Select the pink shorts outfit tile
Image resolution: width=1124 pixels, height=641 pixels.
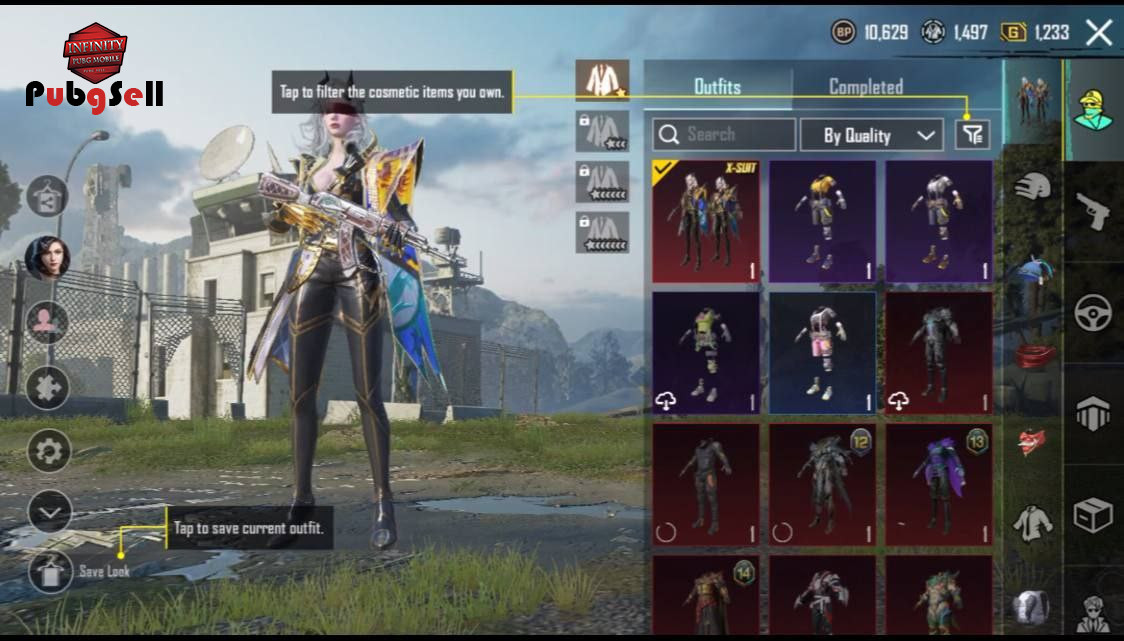822,353
